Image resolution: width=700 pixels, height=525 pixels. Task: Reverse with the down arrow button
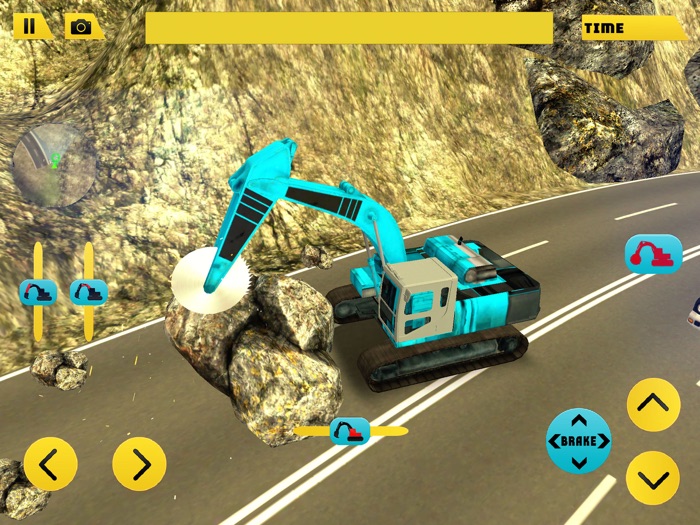[x=653, y=477]
